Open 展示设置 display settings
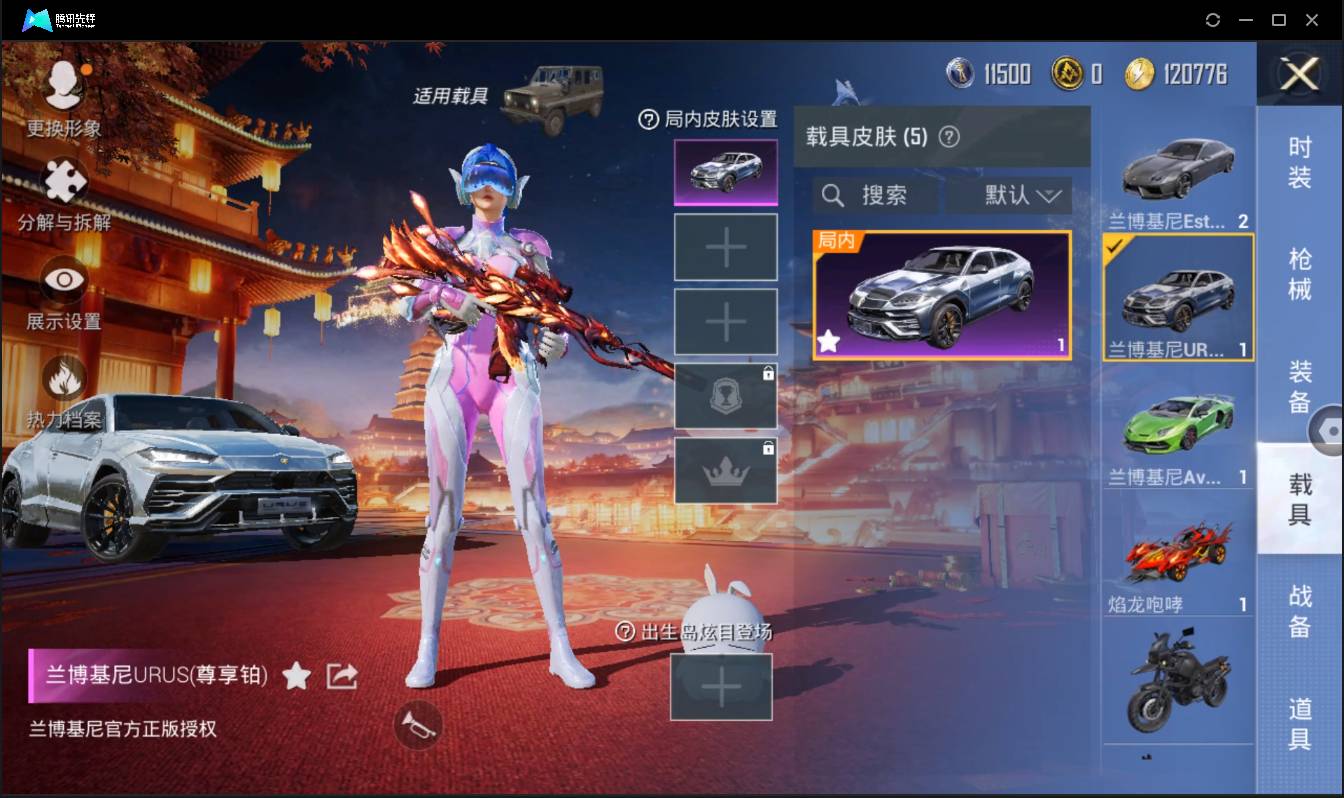This screenshot has height=798, width=1344. [62, 282]
